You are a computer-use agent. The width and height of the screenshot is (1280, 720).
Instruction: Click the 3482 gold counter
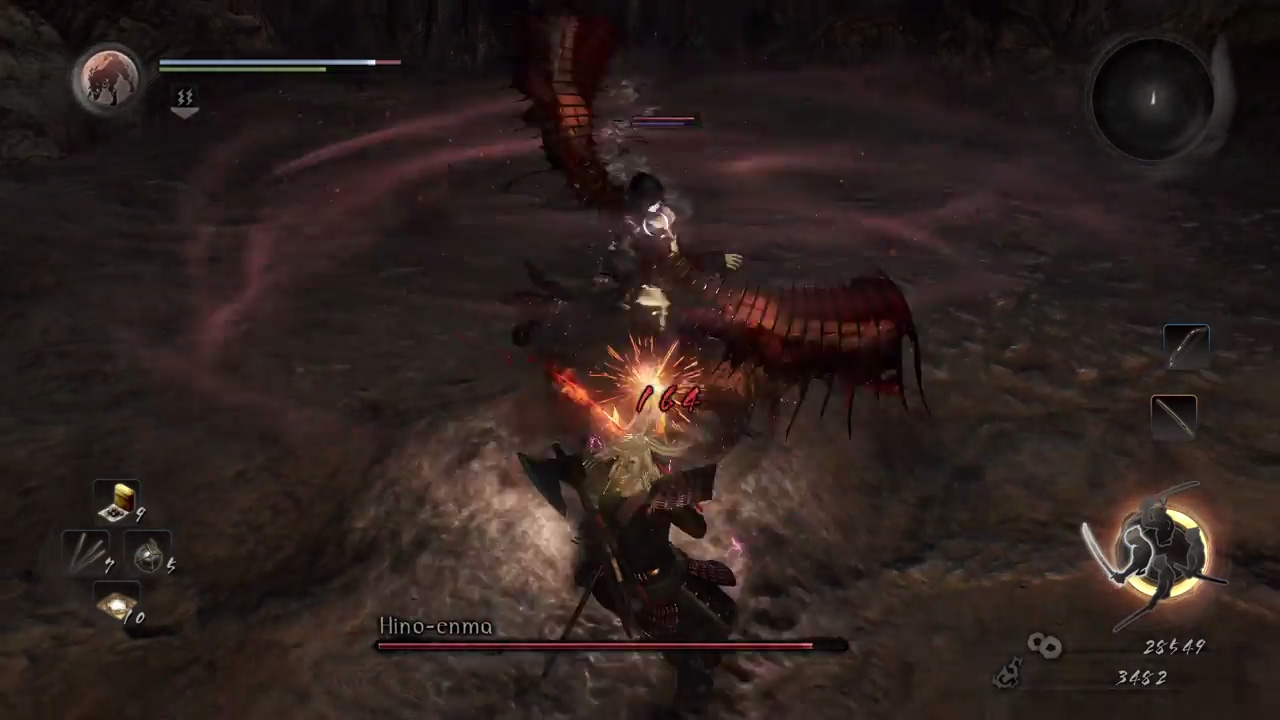[1141, 677]
